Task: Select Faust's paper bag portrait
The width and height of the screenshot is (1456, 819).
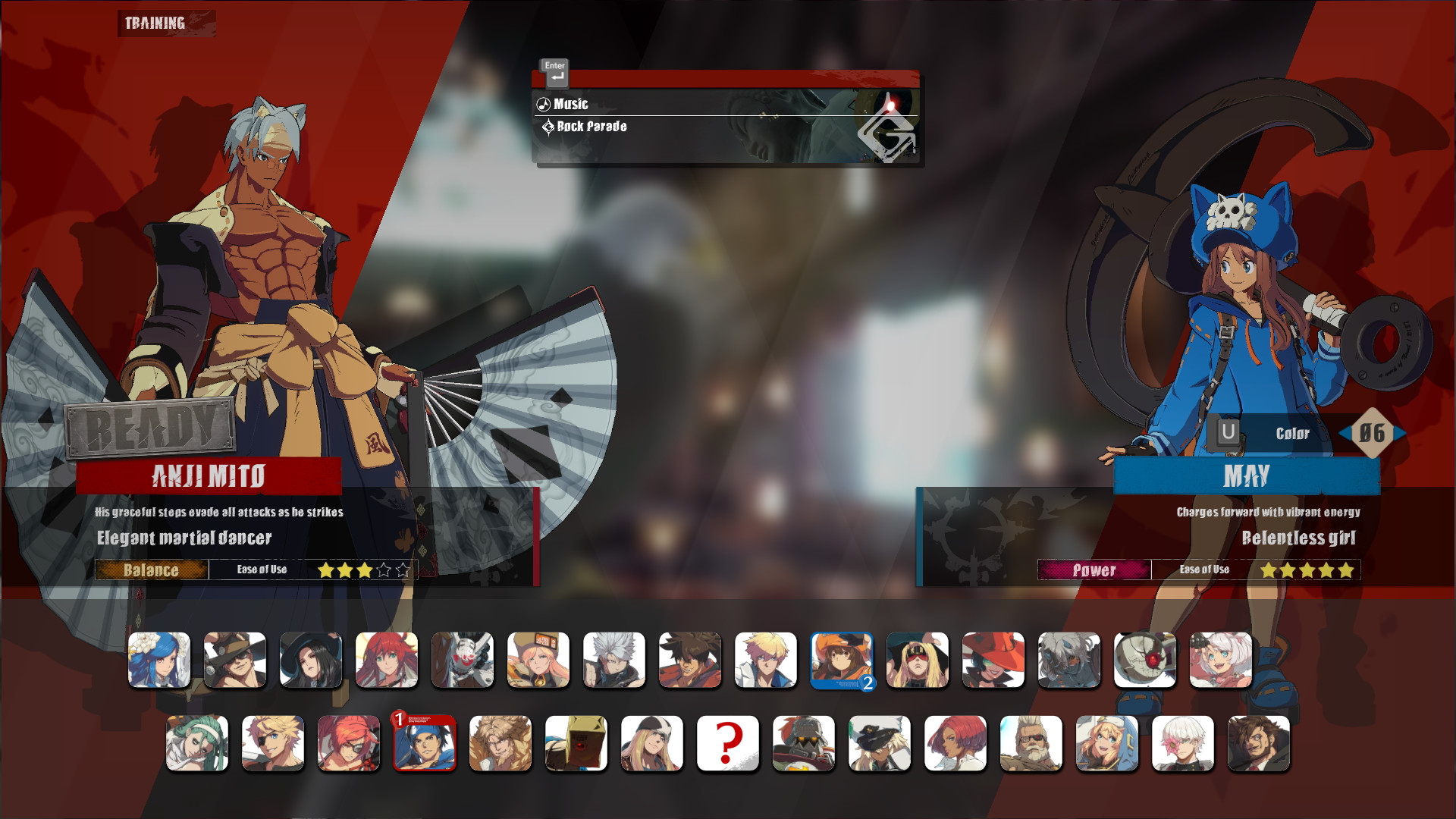Action: point(576,743)
